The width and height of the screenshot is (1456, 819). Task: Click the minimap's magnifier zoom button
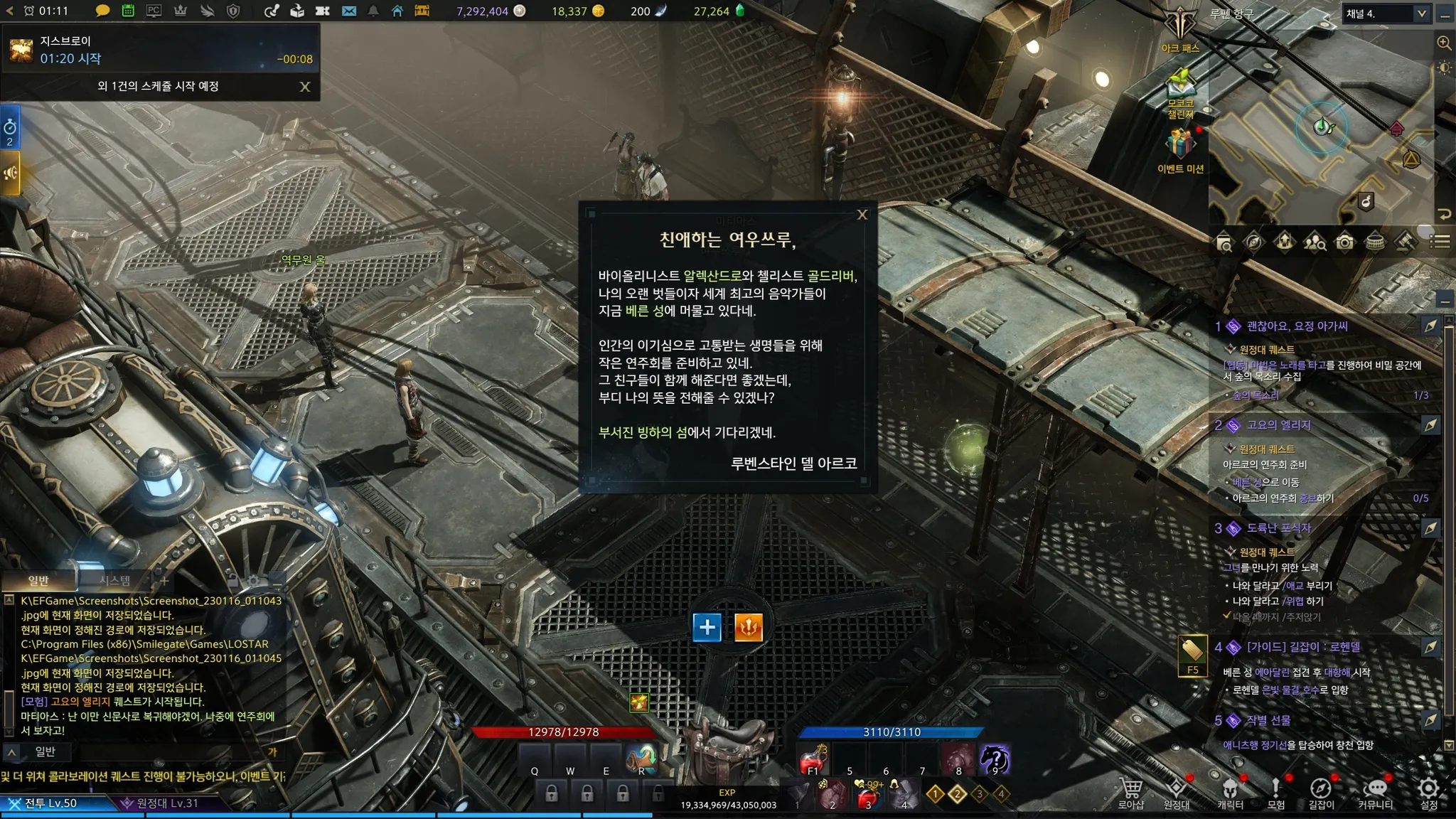click(x=1444, y=43)
